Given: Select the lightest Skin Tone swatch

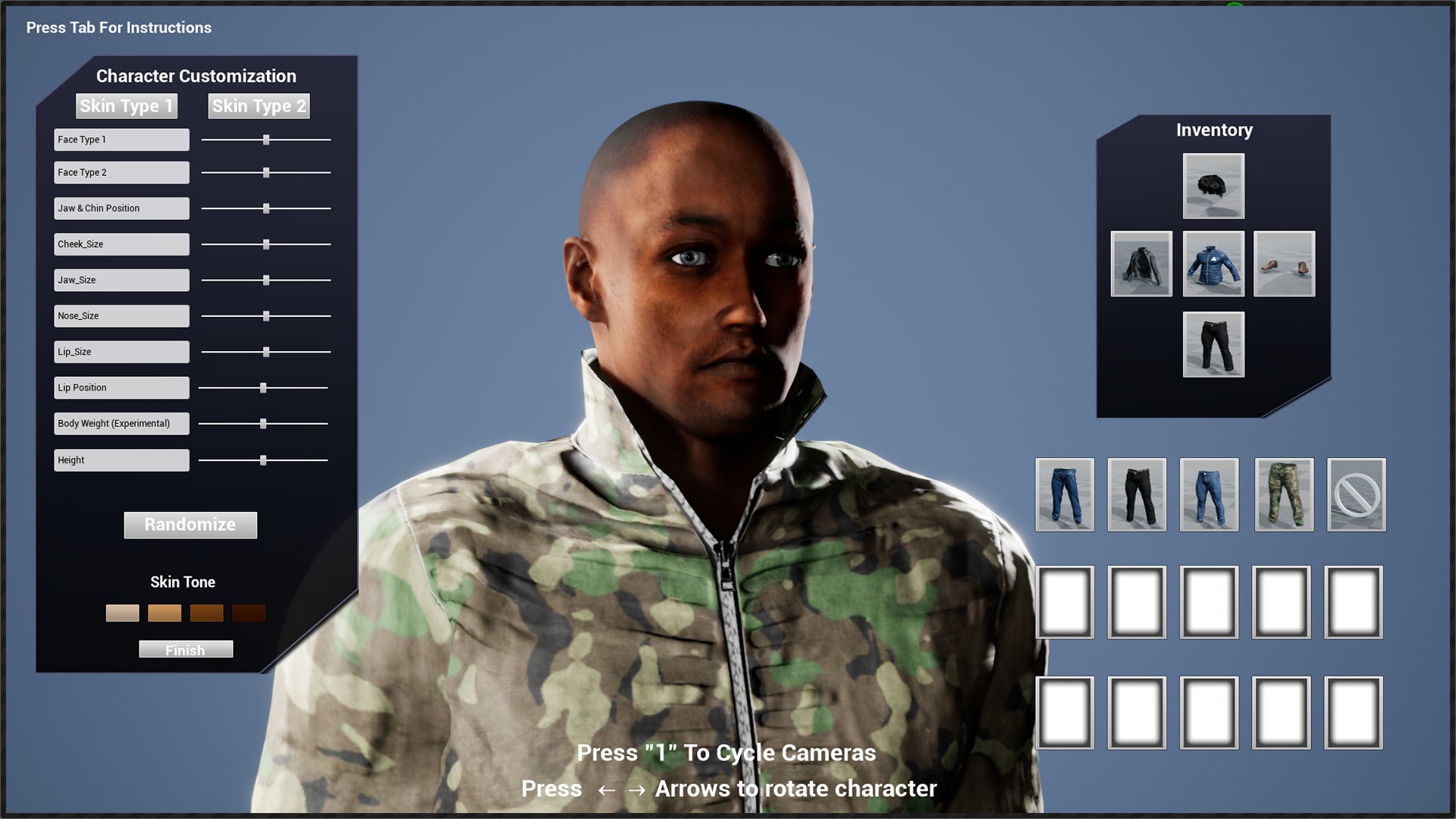Looking at the screenshot, I should (x=122, y=613).
